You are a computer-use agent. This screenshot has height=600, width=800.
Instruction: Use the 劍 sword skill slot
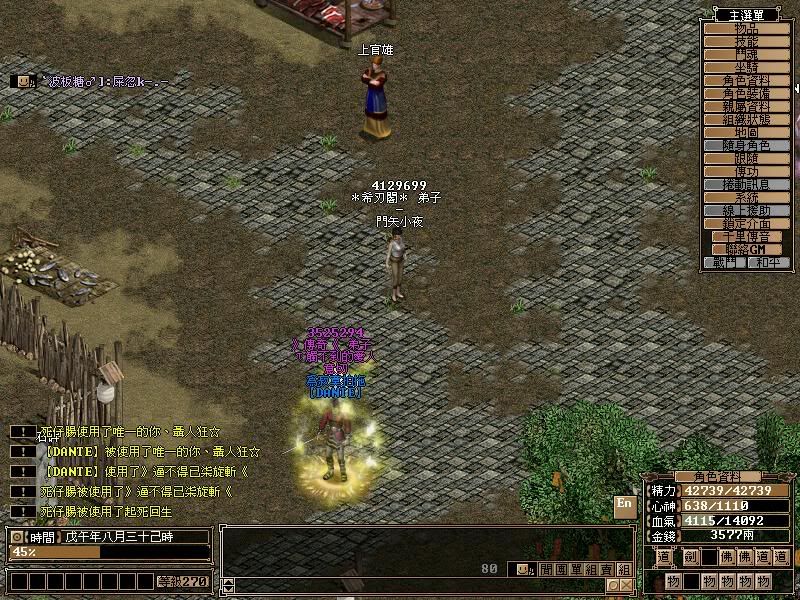pos(690,557)
